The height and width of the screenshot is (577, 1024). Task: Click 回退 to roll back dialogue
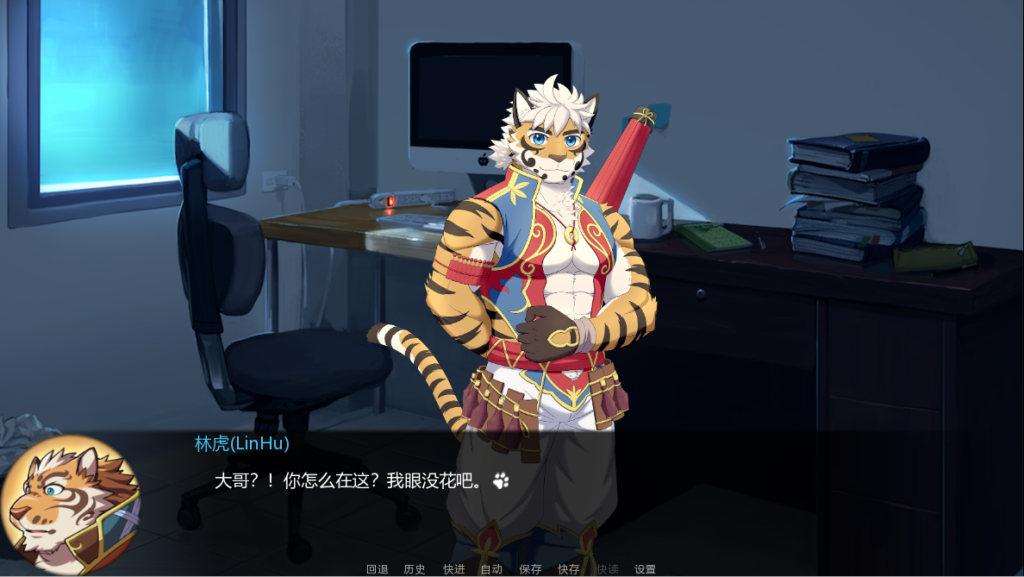377,569
